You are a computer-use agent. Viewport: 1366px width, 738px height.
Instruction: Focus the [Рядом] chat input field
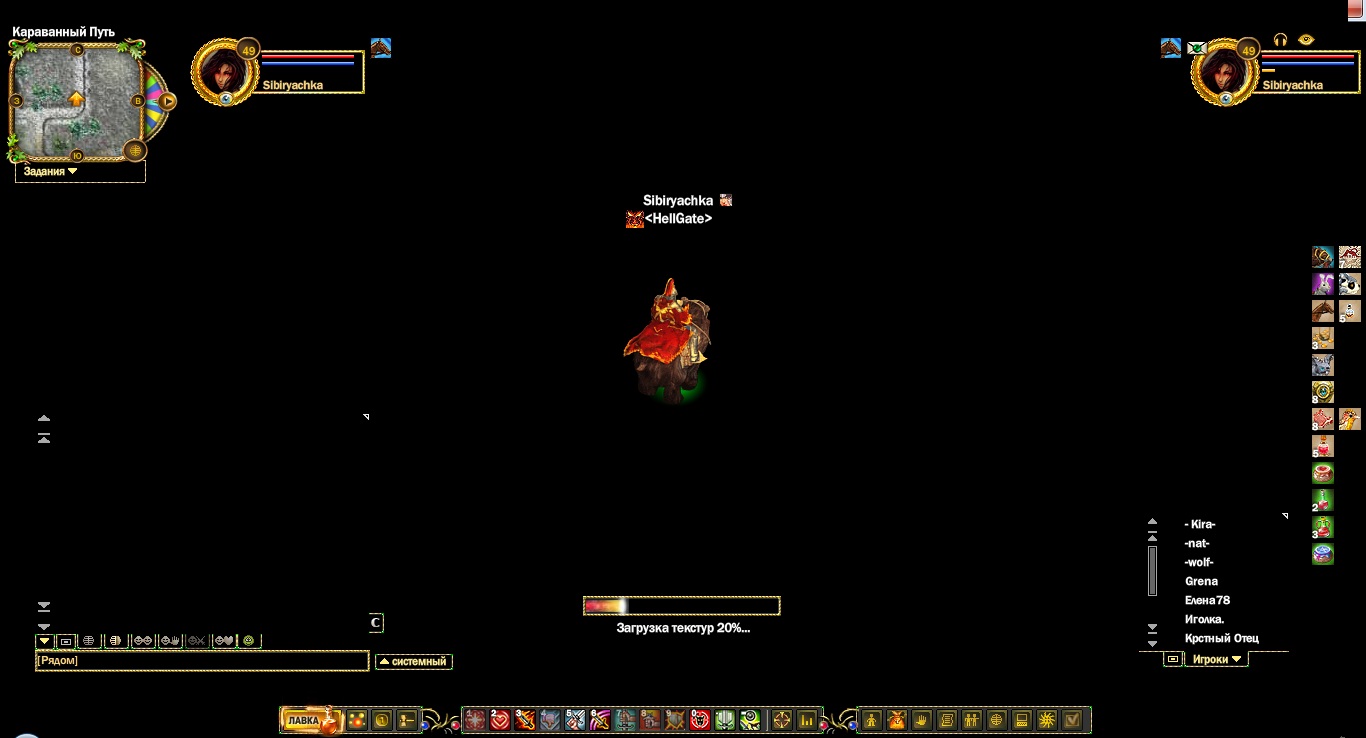point(201,661)
